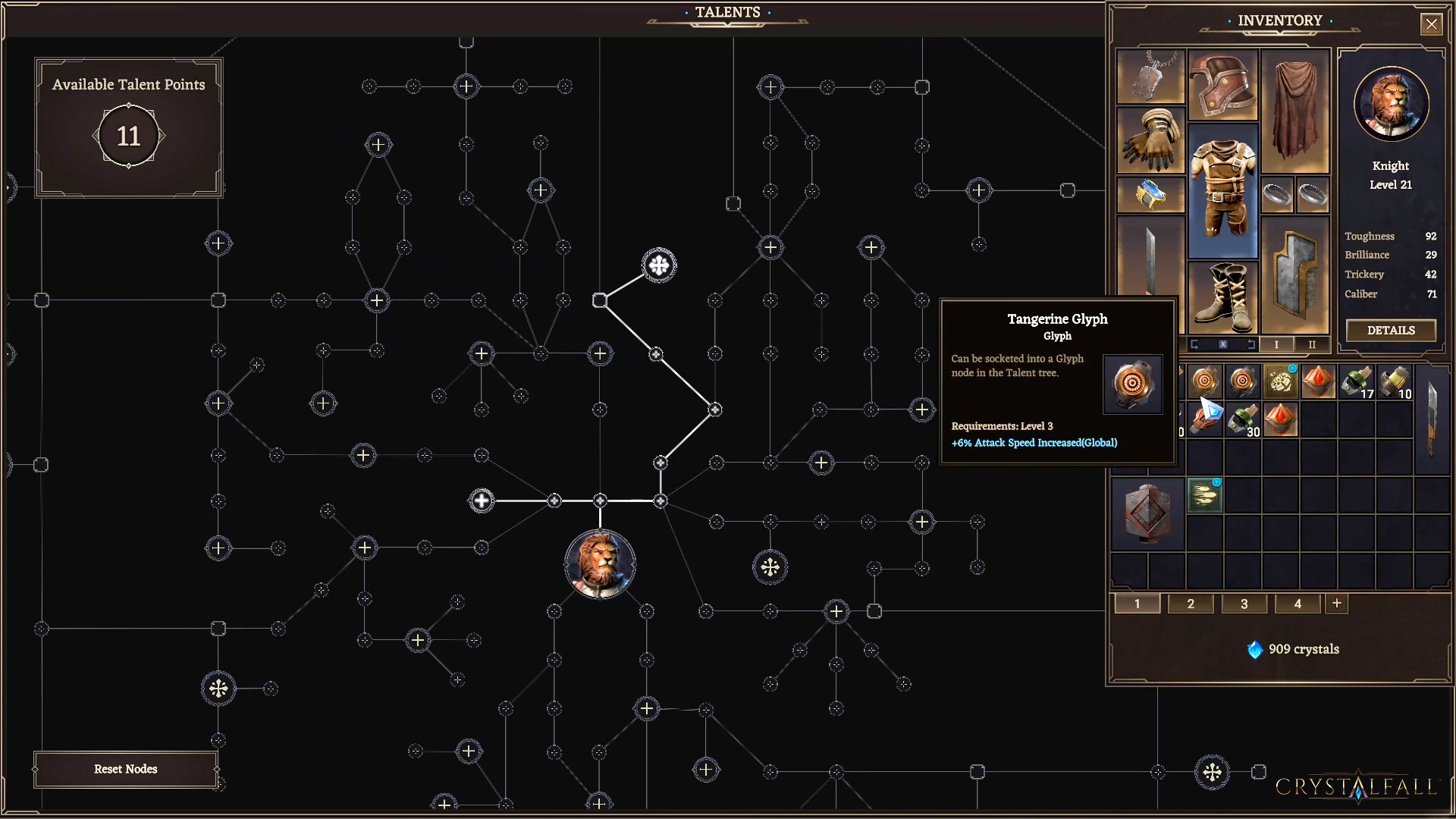Select the sword in the weapon slot
Image resolution: width=1456 pixels, height=819 pixels.
point(1150,258)
